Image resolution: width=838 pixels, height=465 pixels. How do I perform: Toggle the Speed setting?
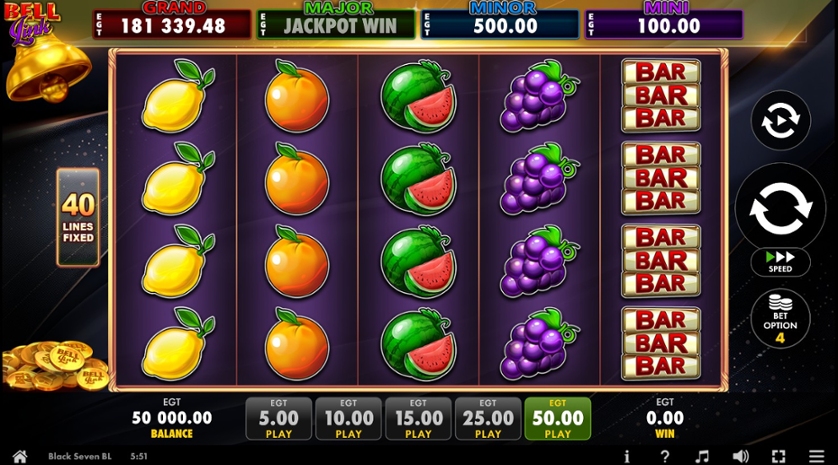(780, 262)
